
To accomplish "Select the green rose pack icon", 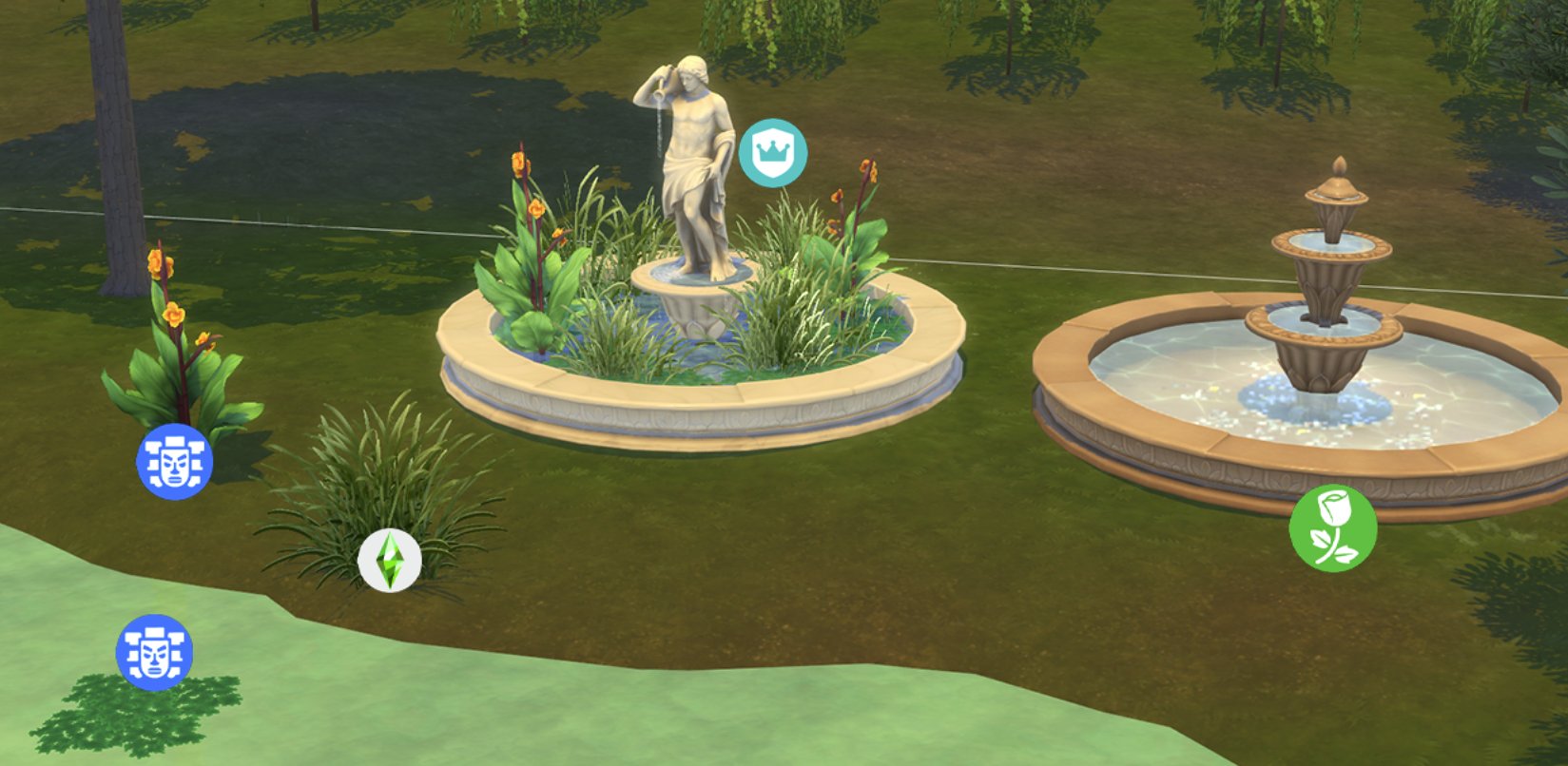I will pyautogui.click(x=1332, y=528).
